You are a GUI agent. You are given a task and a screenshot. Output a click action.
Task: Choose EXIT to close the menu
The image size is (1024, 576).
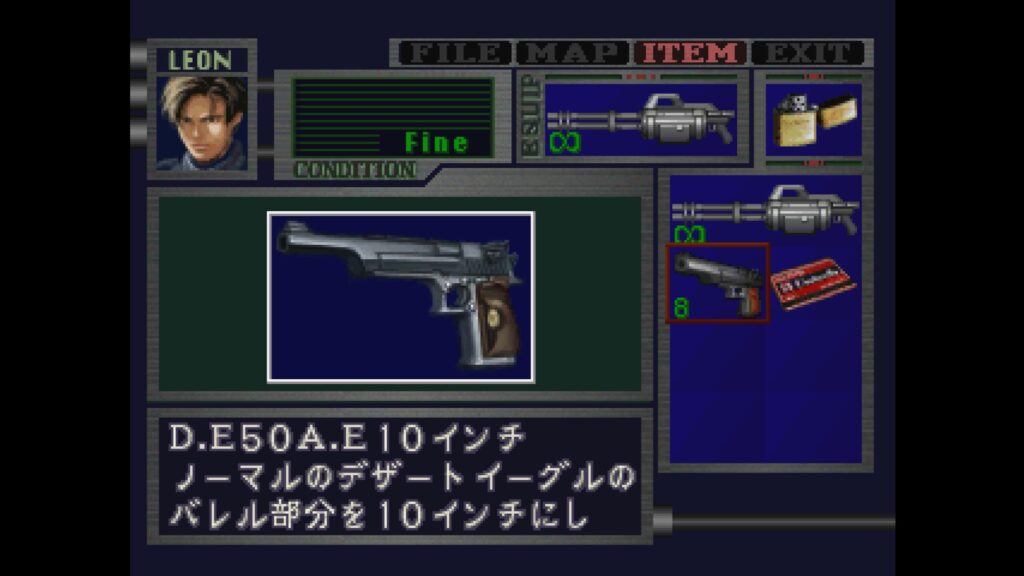[808, 53]
